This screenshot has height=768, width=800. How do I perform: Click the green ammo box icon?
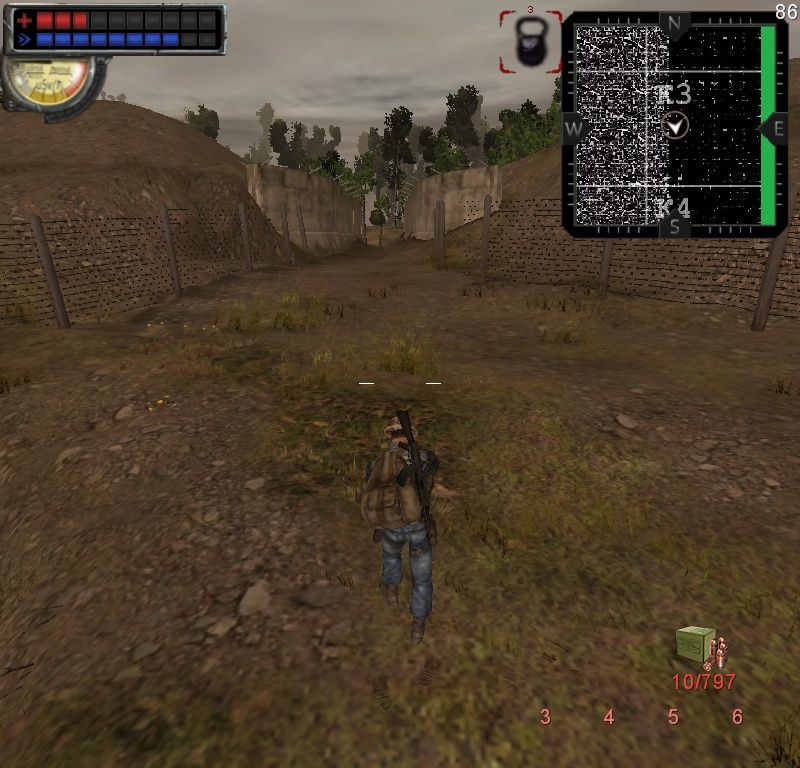(x=696, y=644)
